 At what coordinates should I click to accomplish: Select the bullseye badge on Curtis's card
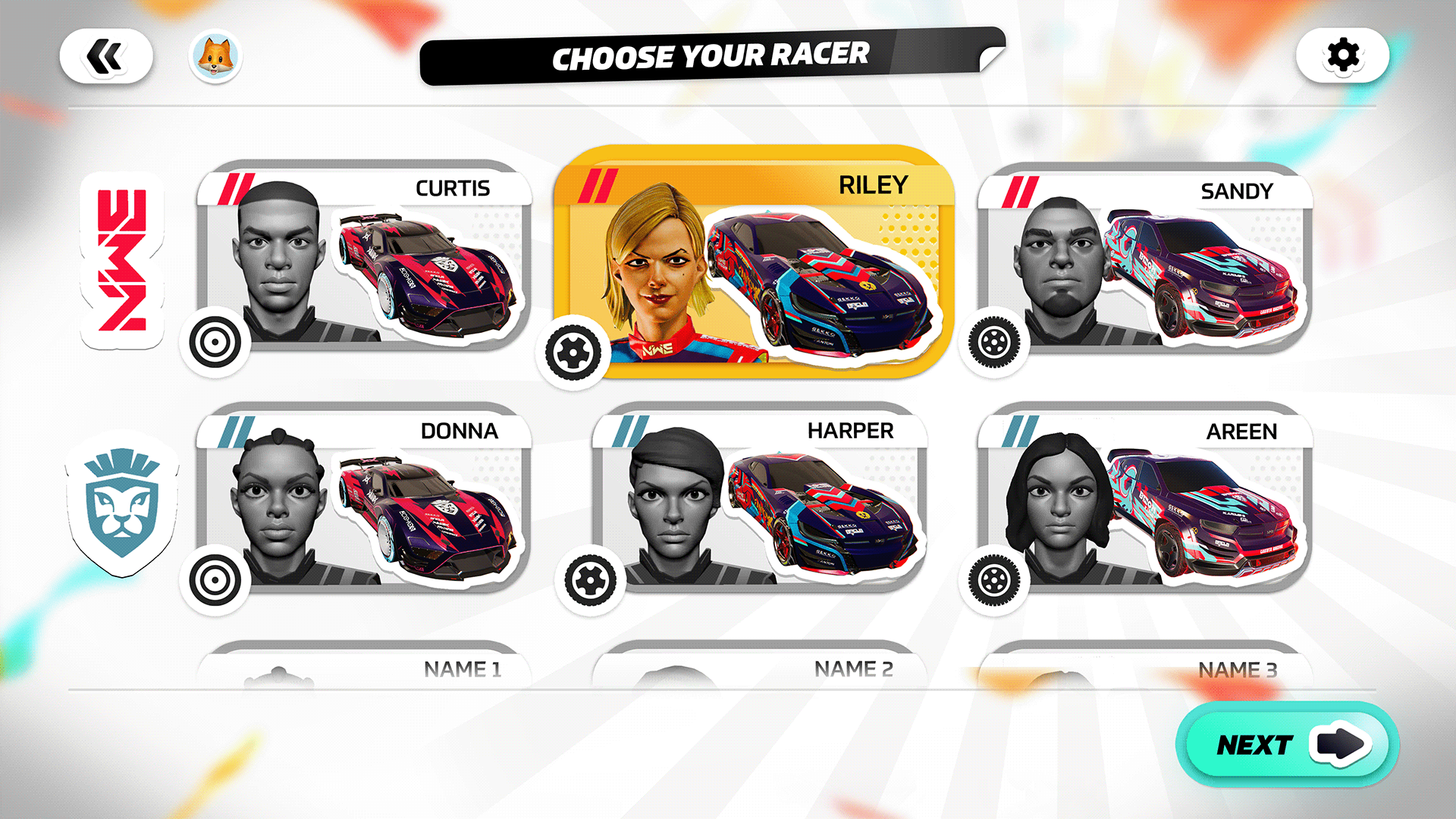(x=215, y=343)
